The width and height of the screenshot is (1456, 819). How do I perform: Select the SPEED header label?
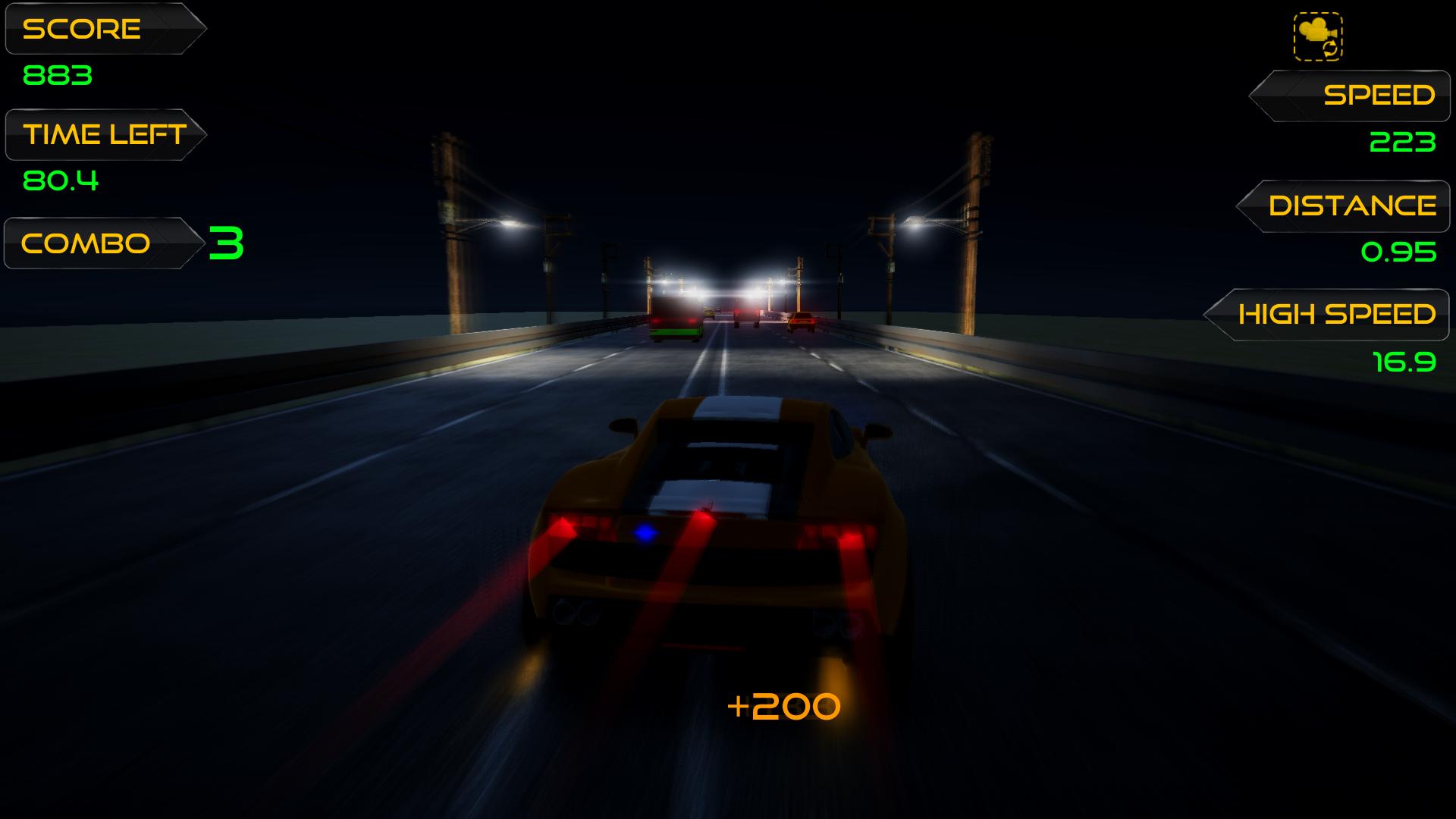(1379, 96)
